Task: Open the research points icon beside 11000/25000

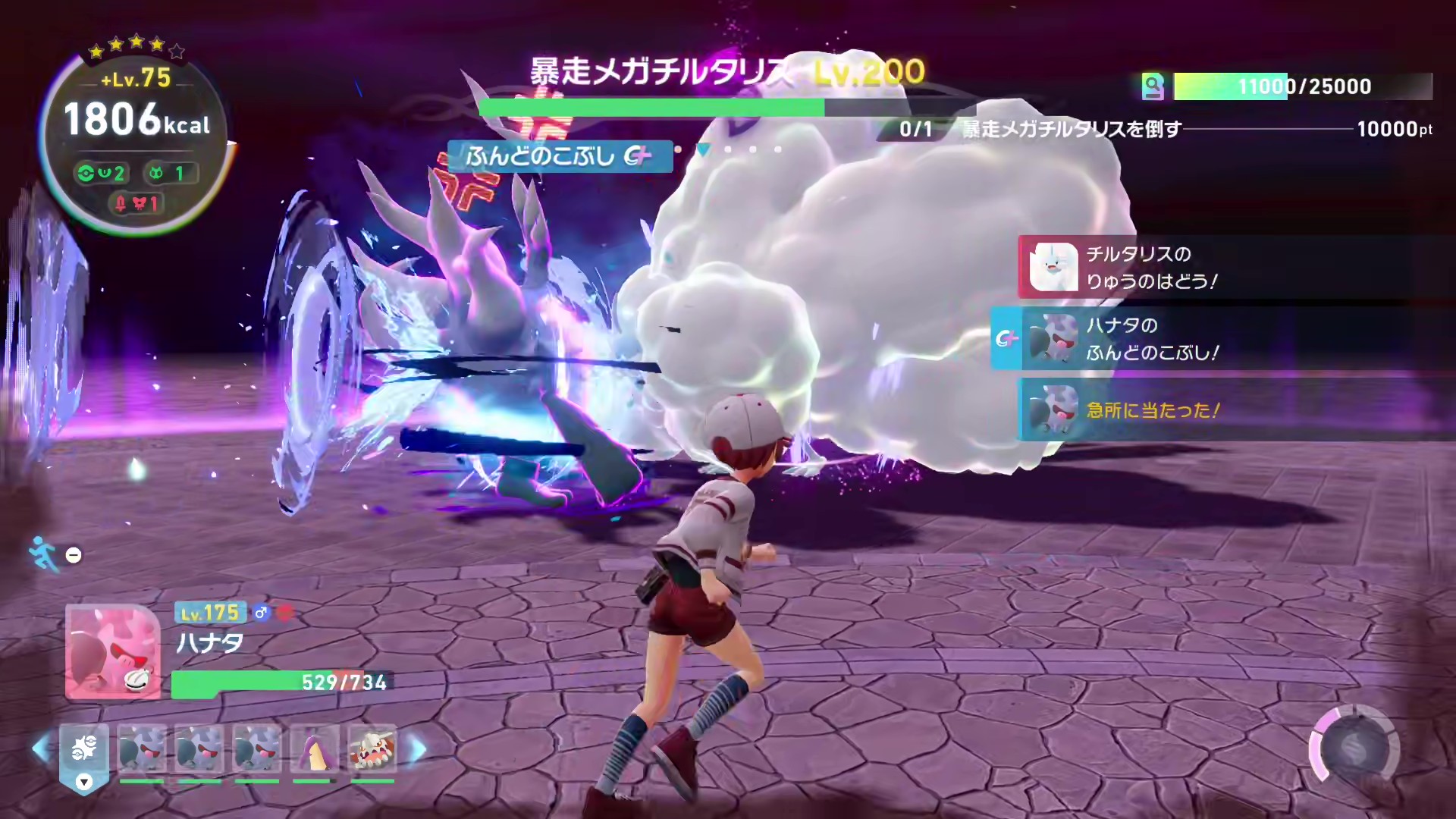Action: coord(1153,86)
